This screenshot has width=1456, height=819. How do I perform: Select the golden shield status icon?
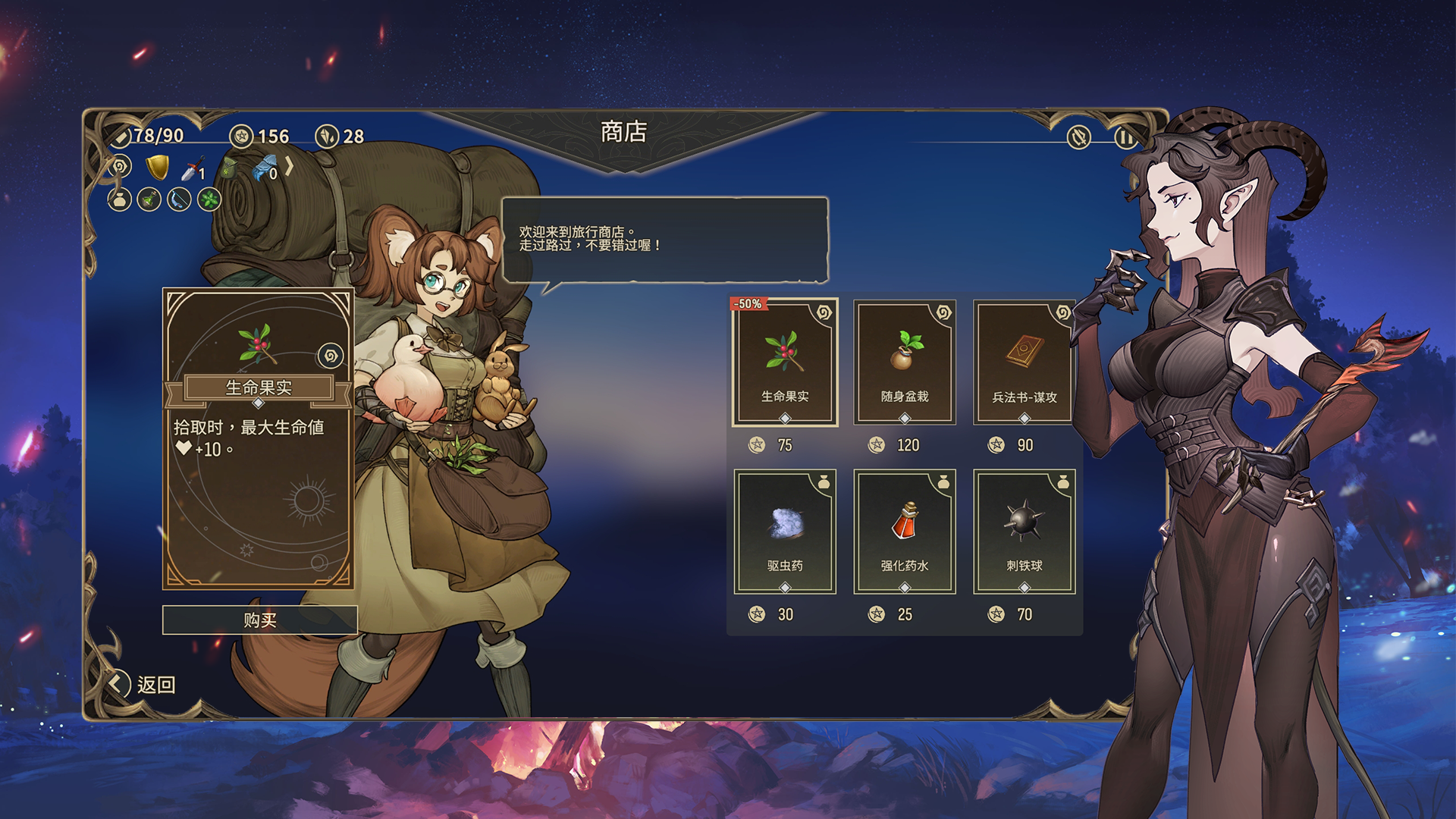157,168
